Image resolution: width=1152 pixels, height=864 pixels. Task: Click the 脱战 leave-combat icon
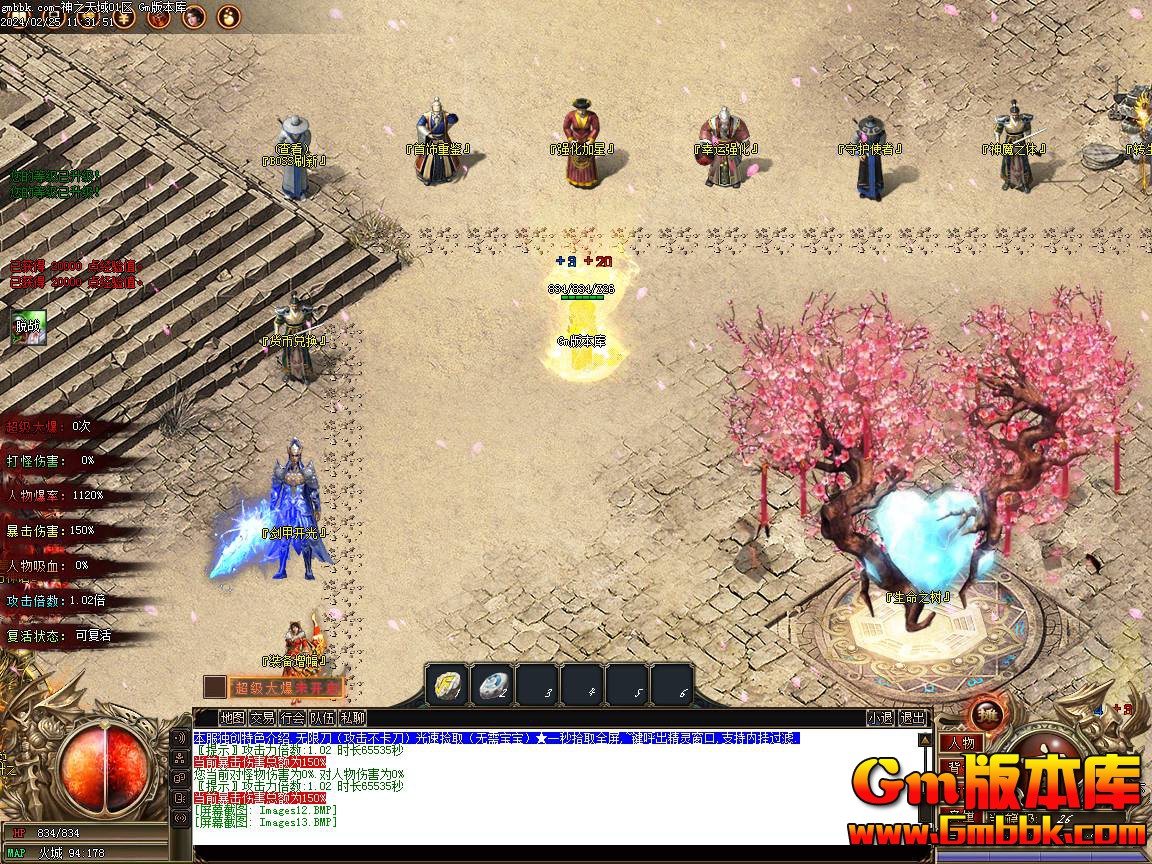click(x=29, y=328)
